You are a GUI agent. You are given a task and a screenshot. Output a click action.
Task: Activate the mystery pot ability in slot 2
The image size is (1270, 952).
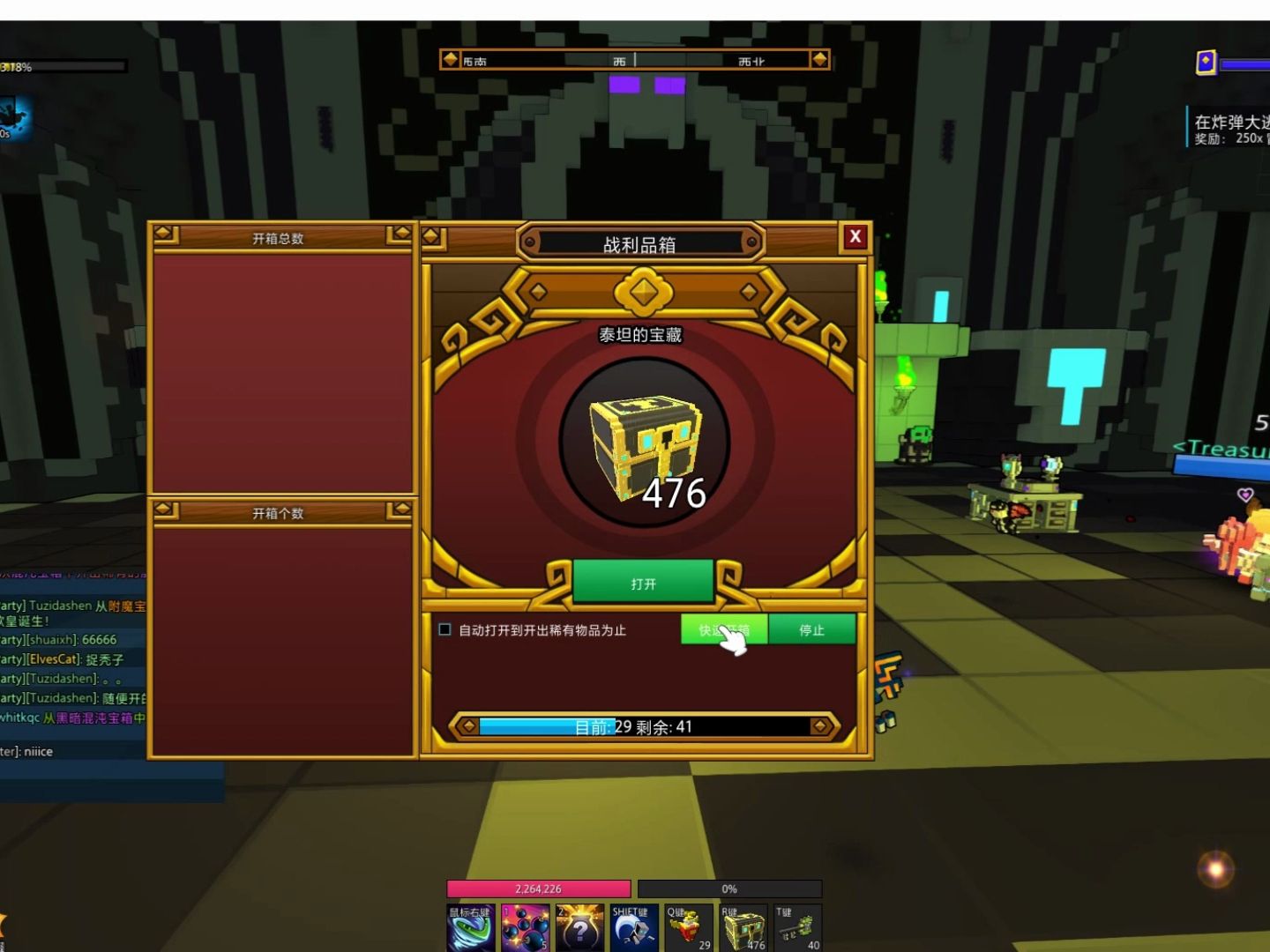pyautogui.click(x=580, y=928)
